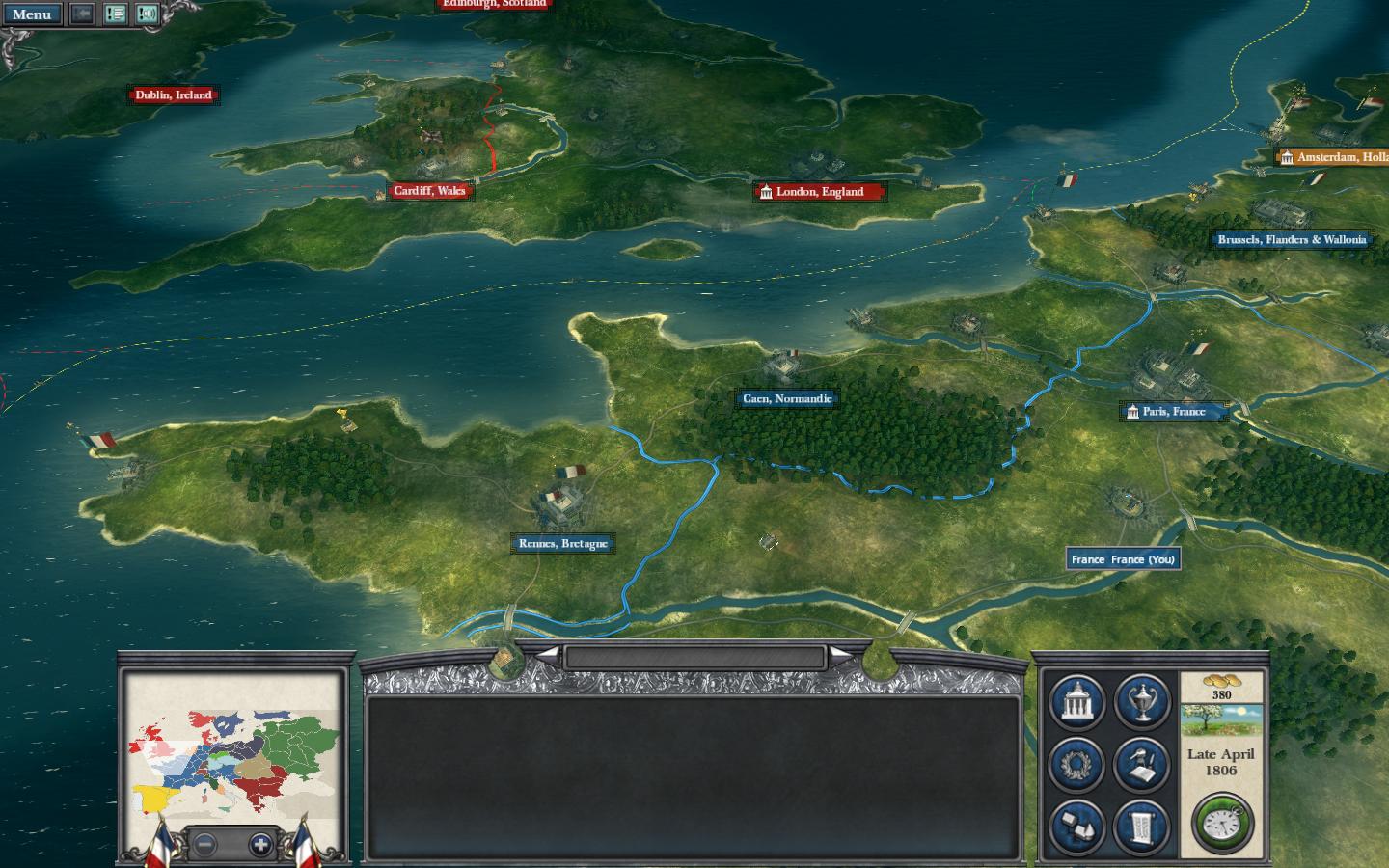Select the Dublin, Ireland city label
The height and width of the screenshot is (868, 1389).
173,95
